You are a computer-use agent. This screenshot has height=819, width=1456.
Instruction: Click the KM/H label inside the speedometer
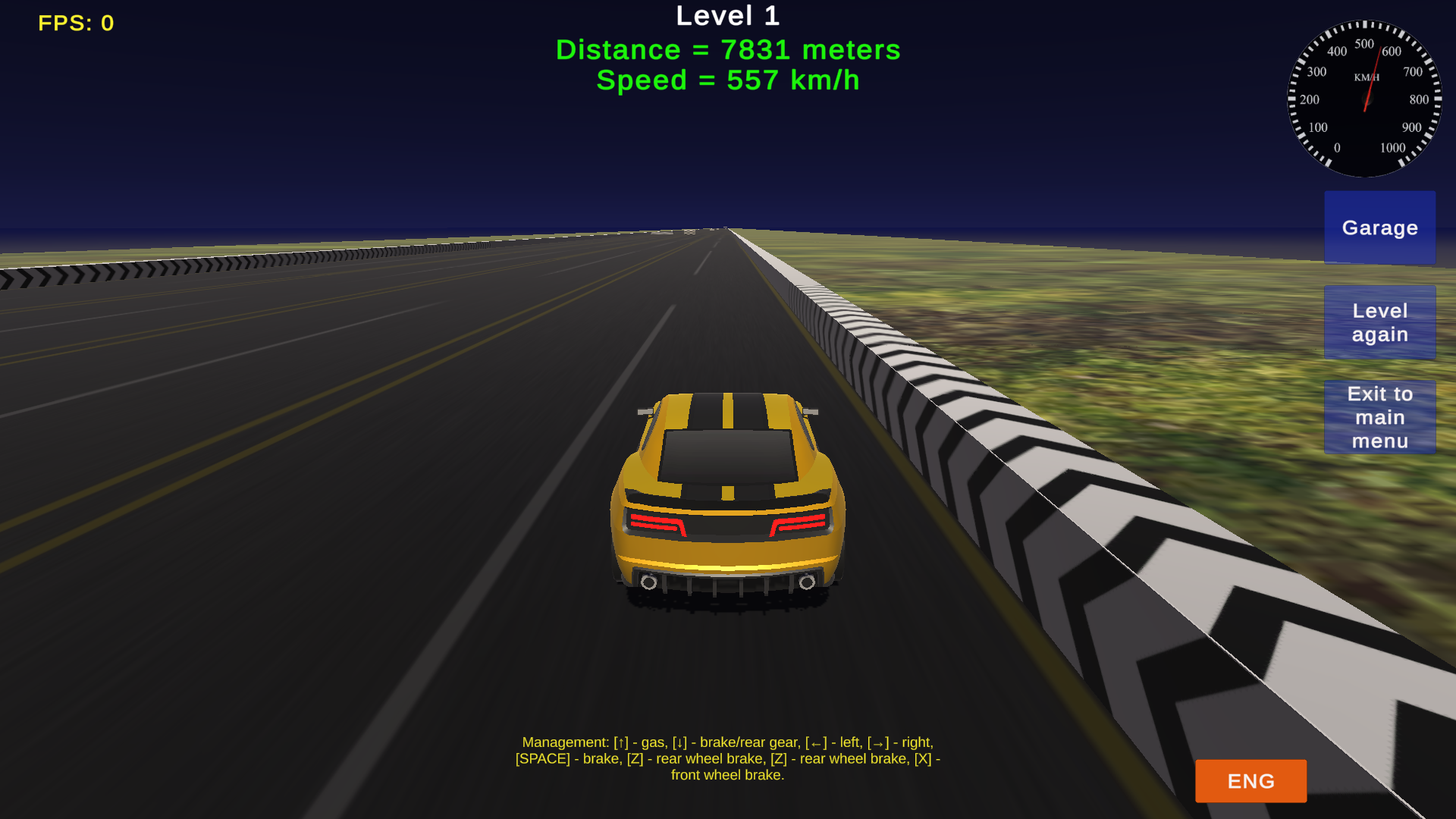tap(1363, 76)
